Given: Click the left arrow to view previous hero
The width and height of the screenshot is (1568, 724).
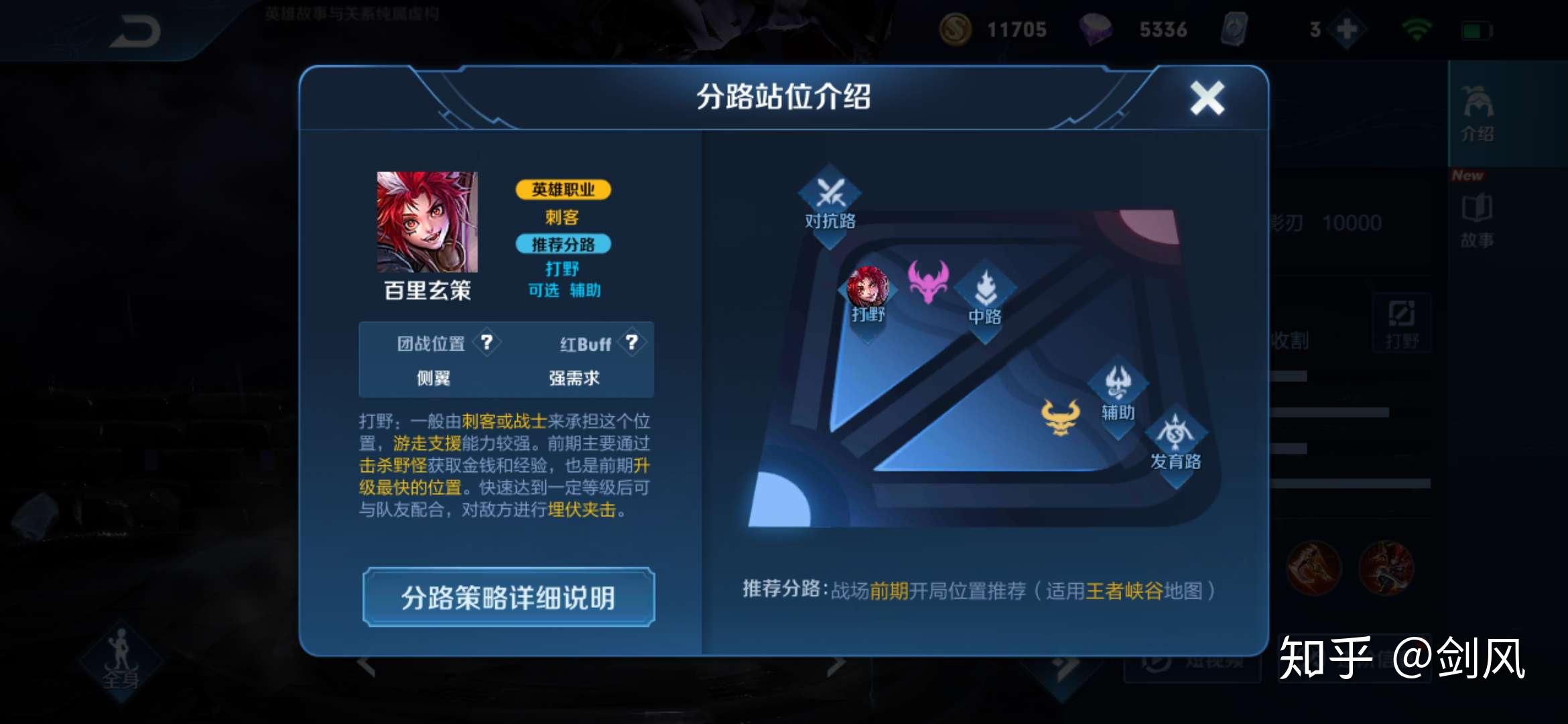Looking at the screenshot, I should pyautogui.click(x=367, y=664).
